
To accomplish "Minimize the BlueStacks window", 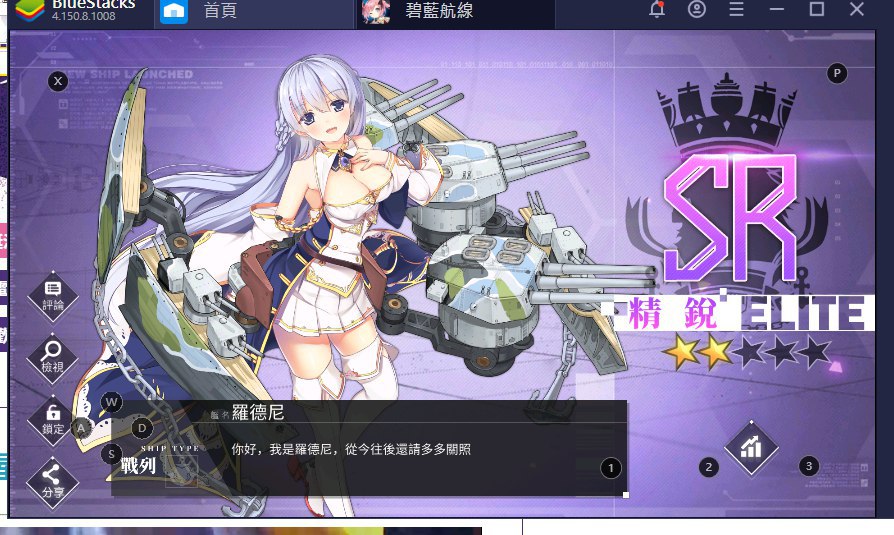I will tap(777, 10).
